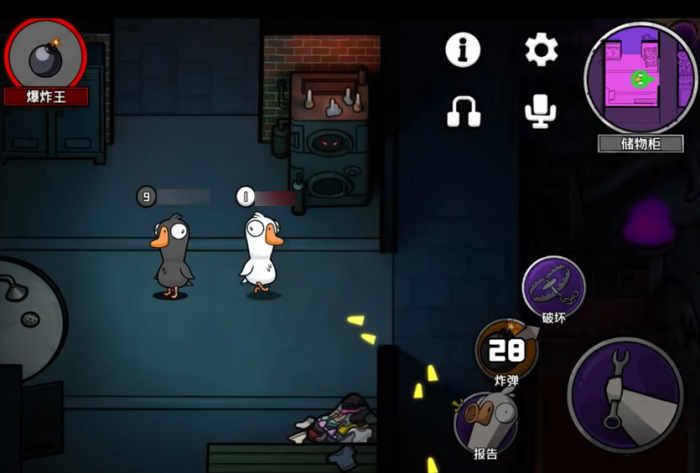Image resolution: width=700 pixels, height=473 pixels.
Task: Open the info button
Action: 463,49
